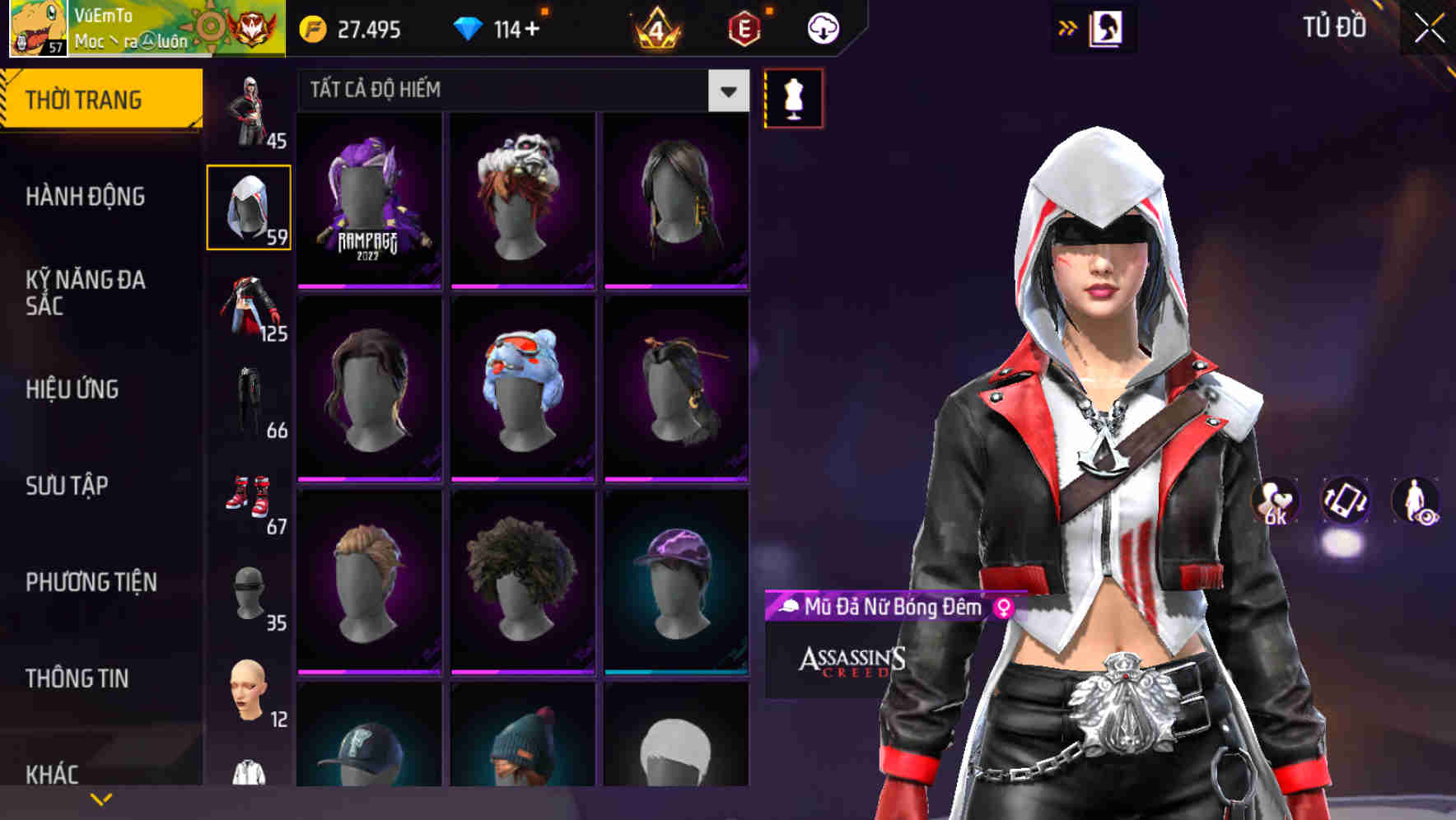1456x820 pixels.
Task: Click the dropdown arrow next to the rarity filter
Action: click(726, 91)
